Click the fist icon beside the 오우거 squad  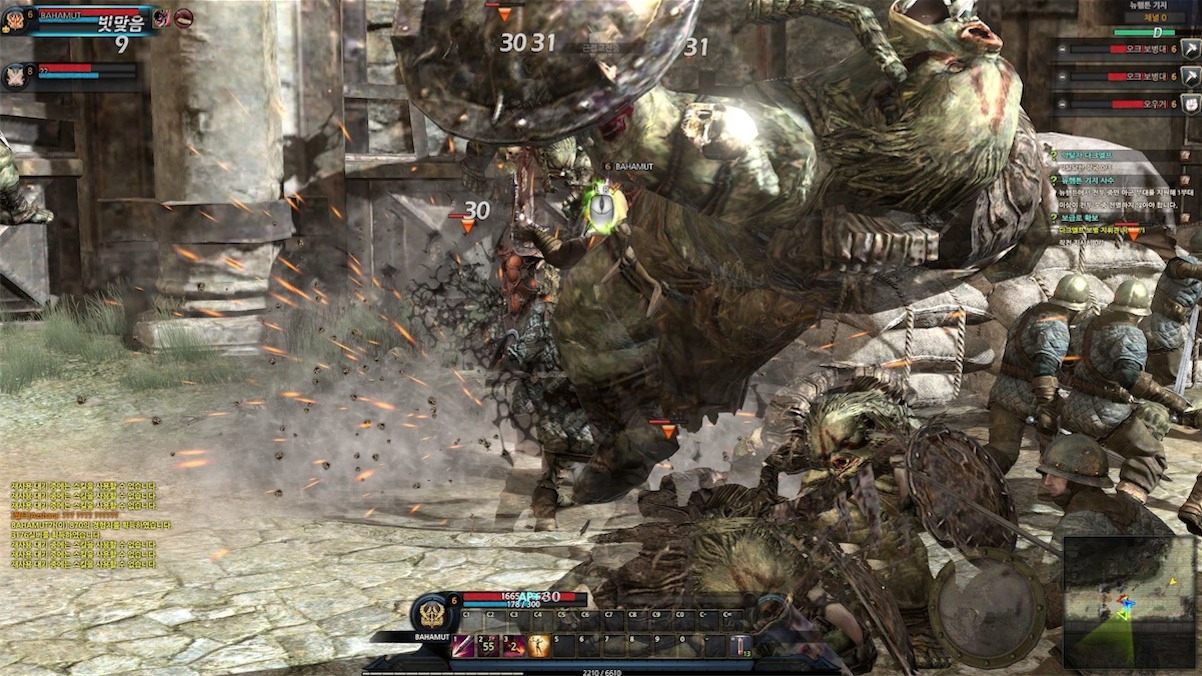1190,103
